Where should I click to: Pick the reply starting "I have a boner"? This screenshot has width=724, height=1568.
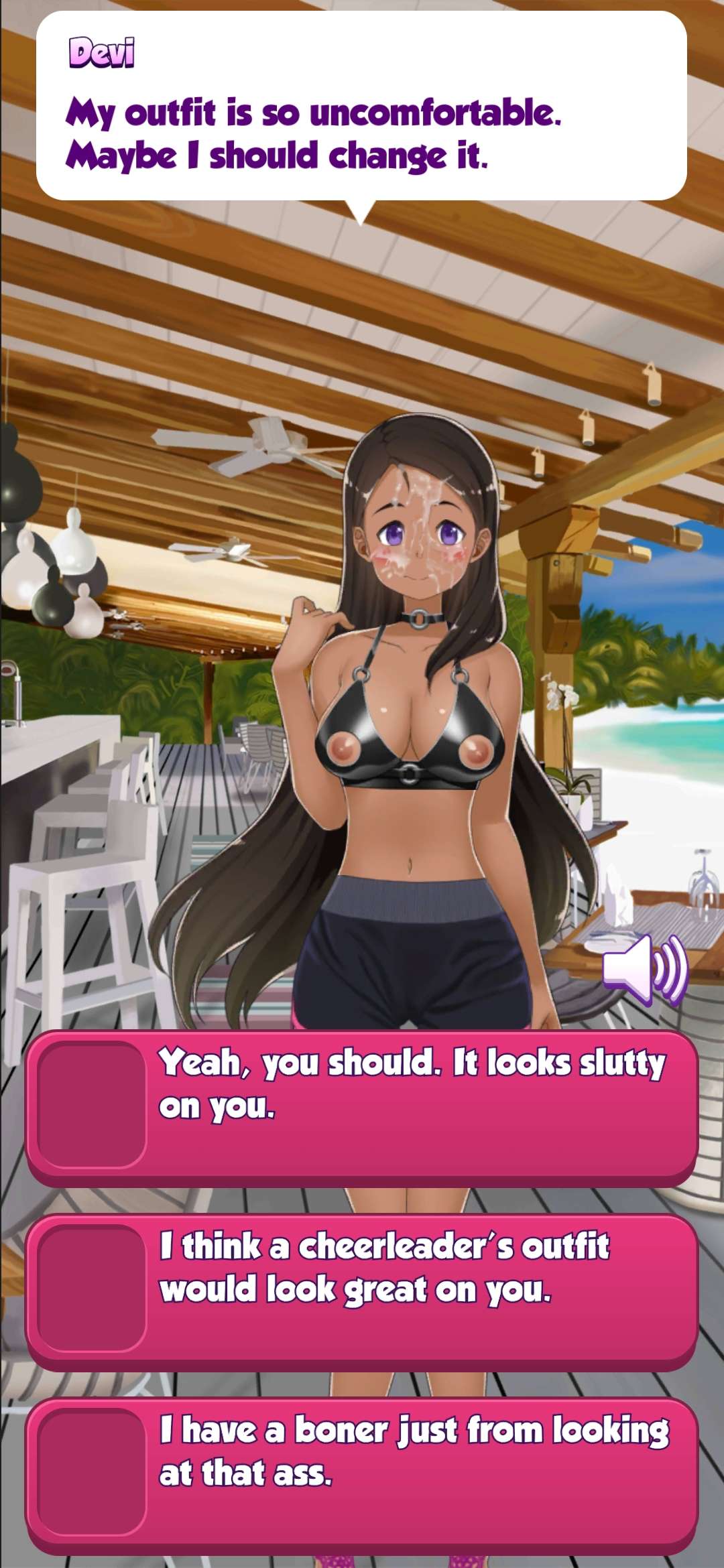pyautogui.click(x=362, y=1474)
